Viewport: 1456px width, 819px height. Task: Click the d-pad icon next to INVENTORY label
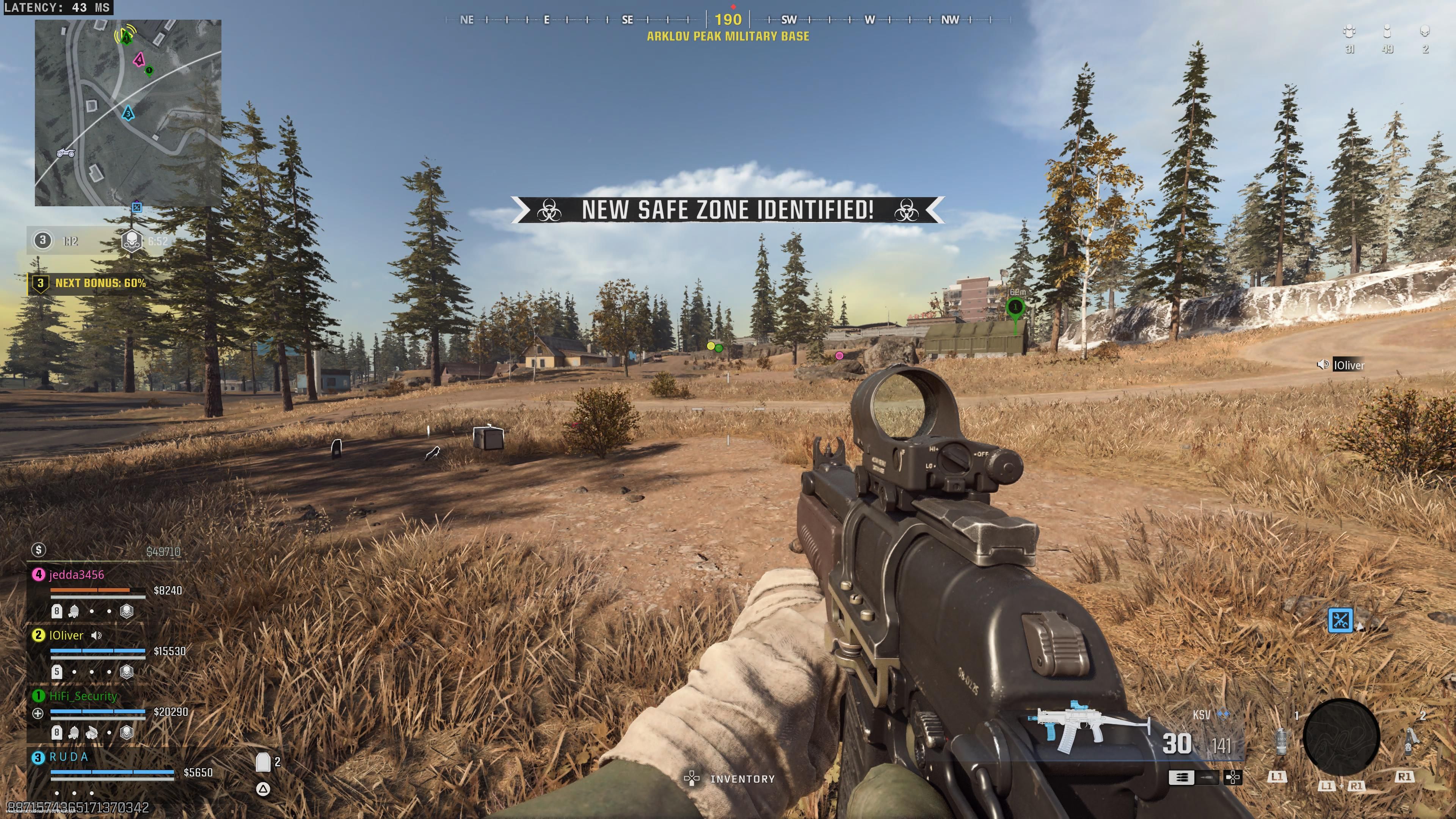[692, 778]
